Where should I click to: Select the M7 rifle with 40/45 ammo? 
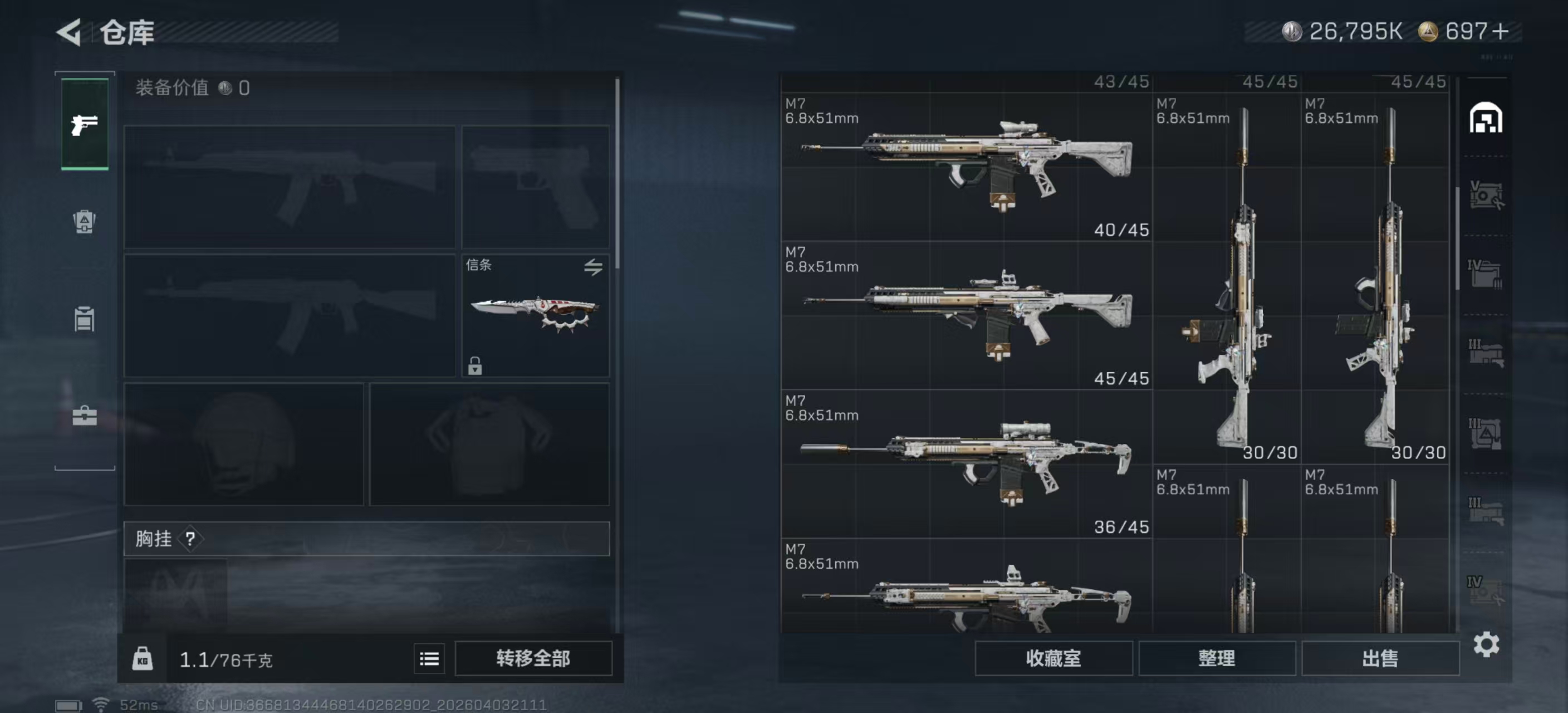[966, 165]
